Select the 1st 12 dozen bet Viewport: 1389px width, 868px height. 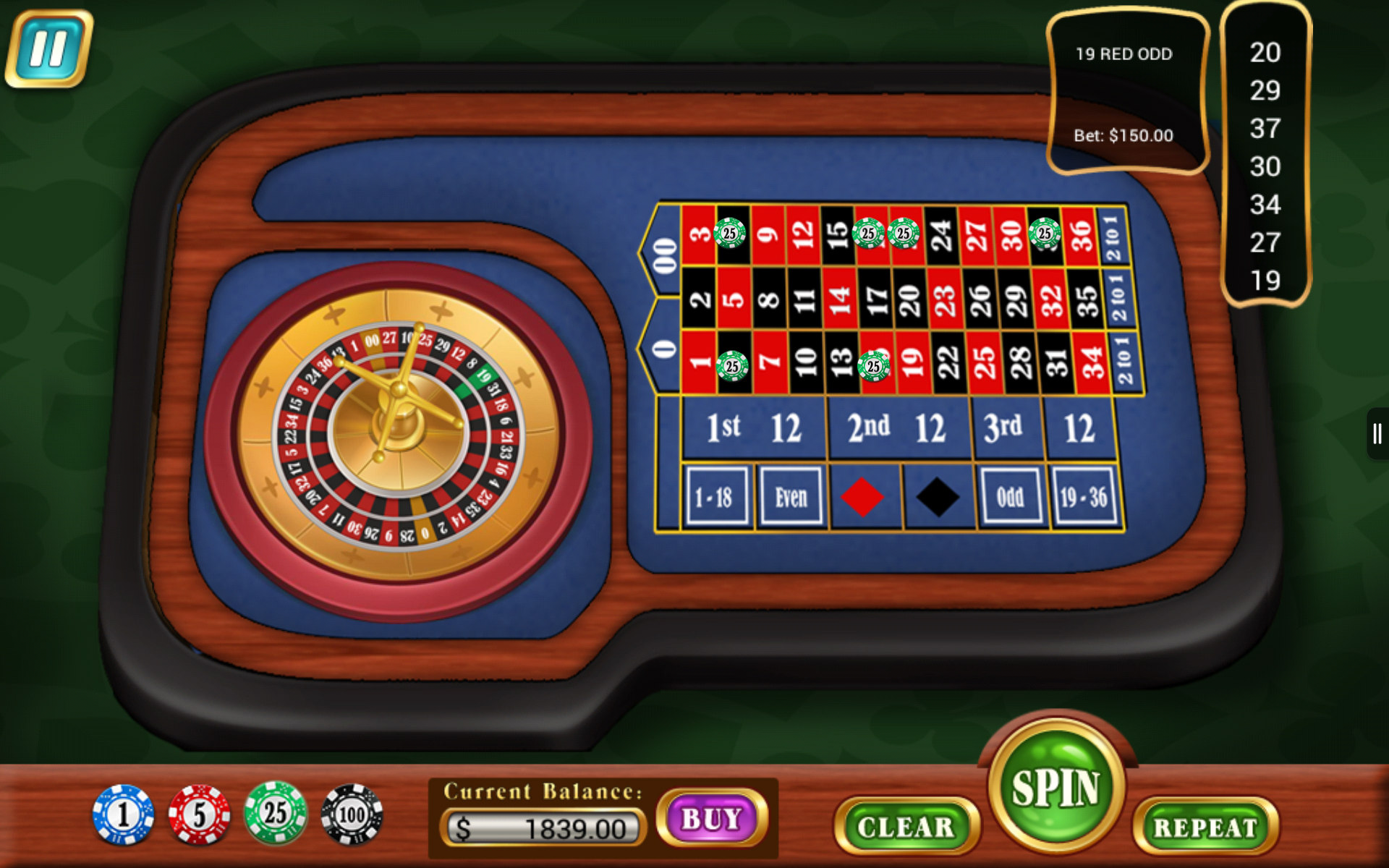752,427
